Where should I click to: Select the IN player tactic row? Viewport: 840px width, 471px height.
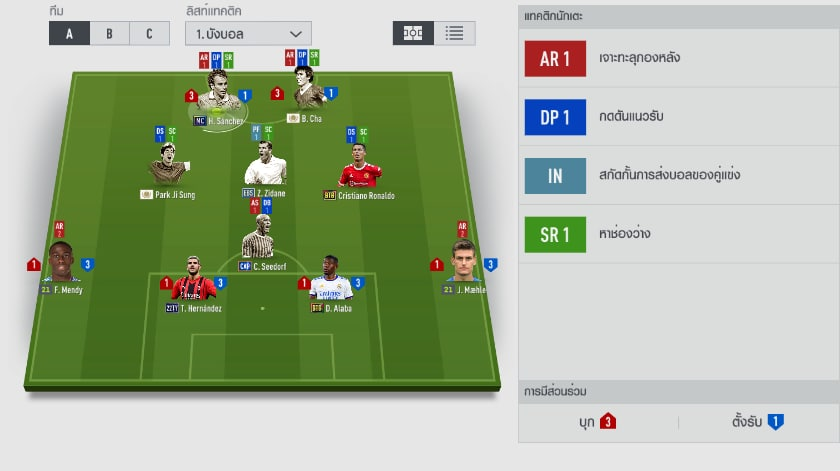[678, 175]
